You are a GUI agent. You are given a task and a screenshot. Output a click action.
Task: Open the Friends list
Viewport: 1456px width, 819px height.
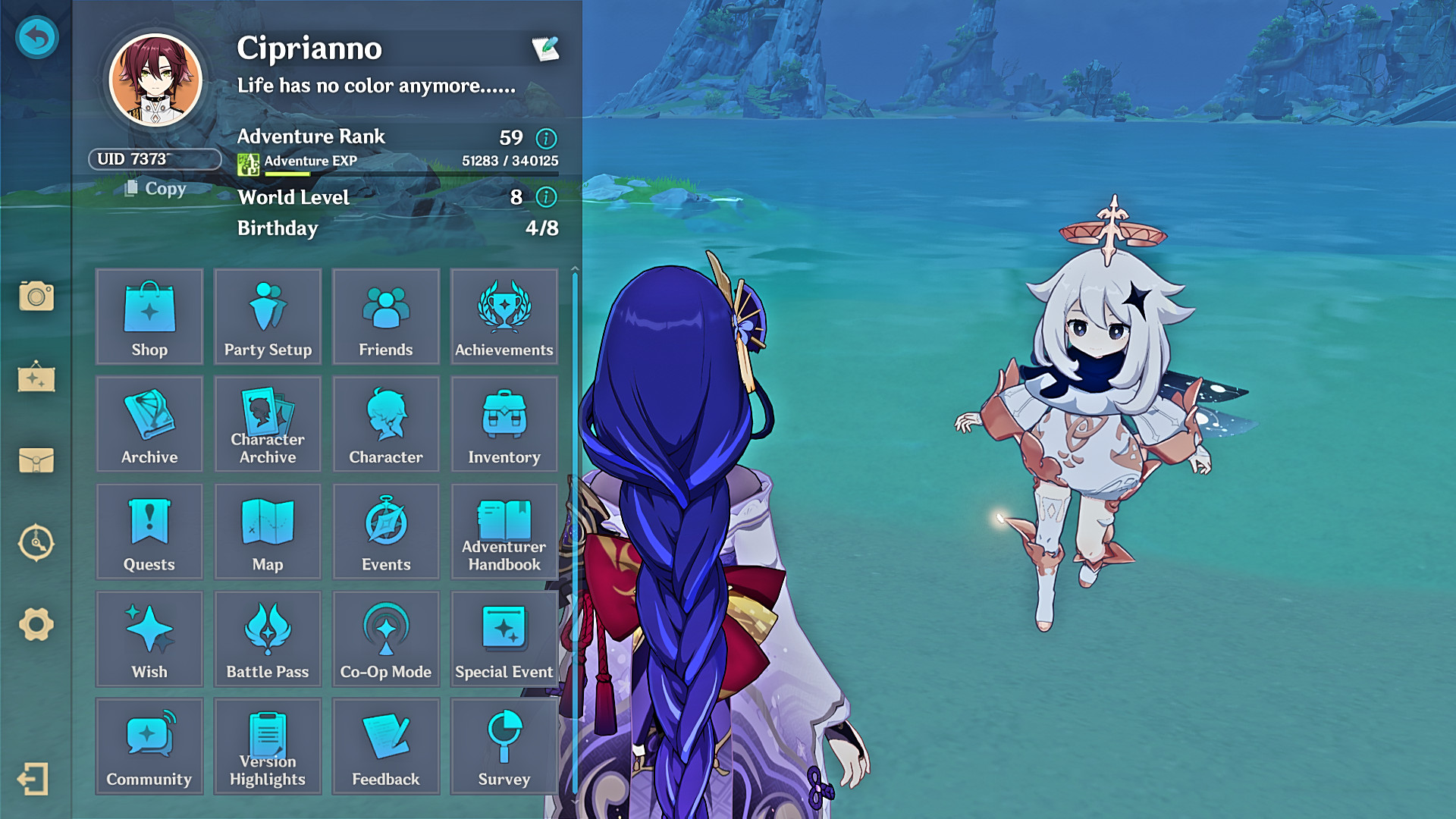(386, 317)
